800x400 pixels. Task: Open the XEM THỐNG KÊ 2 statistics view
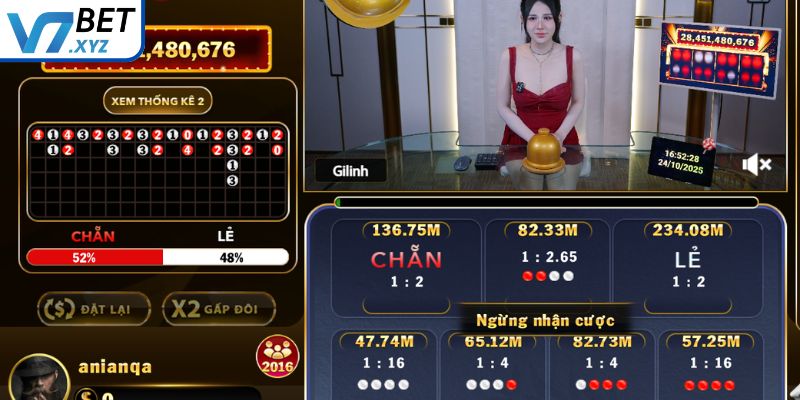[x=157, y=101]
